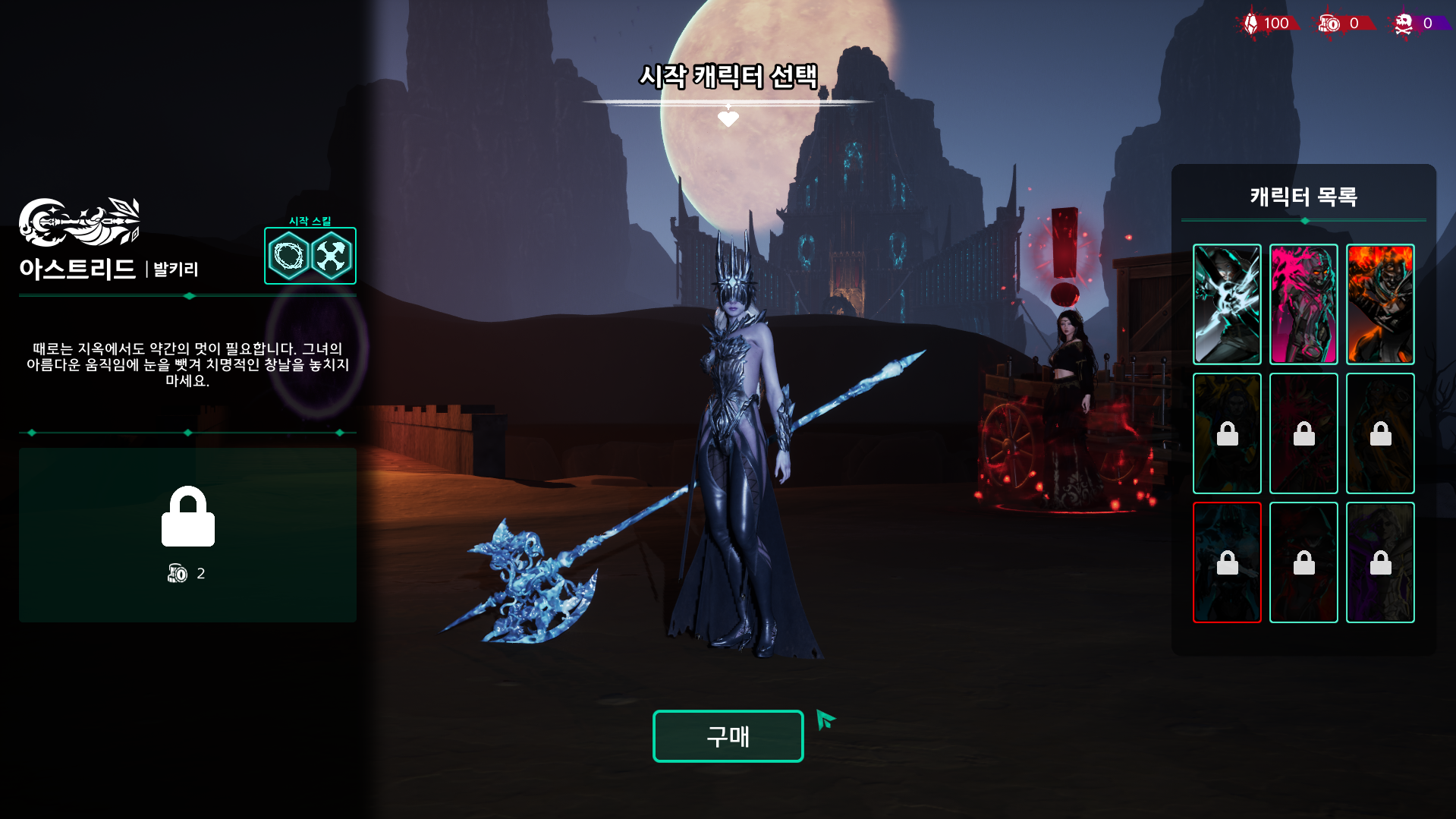
Task: Choose the pink magenta character portrait
Action: pos(1303,304)
